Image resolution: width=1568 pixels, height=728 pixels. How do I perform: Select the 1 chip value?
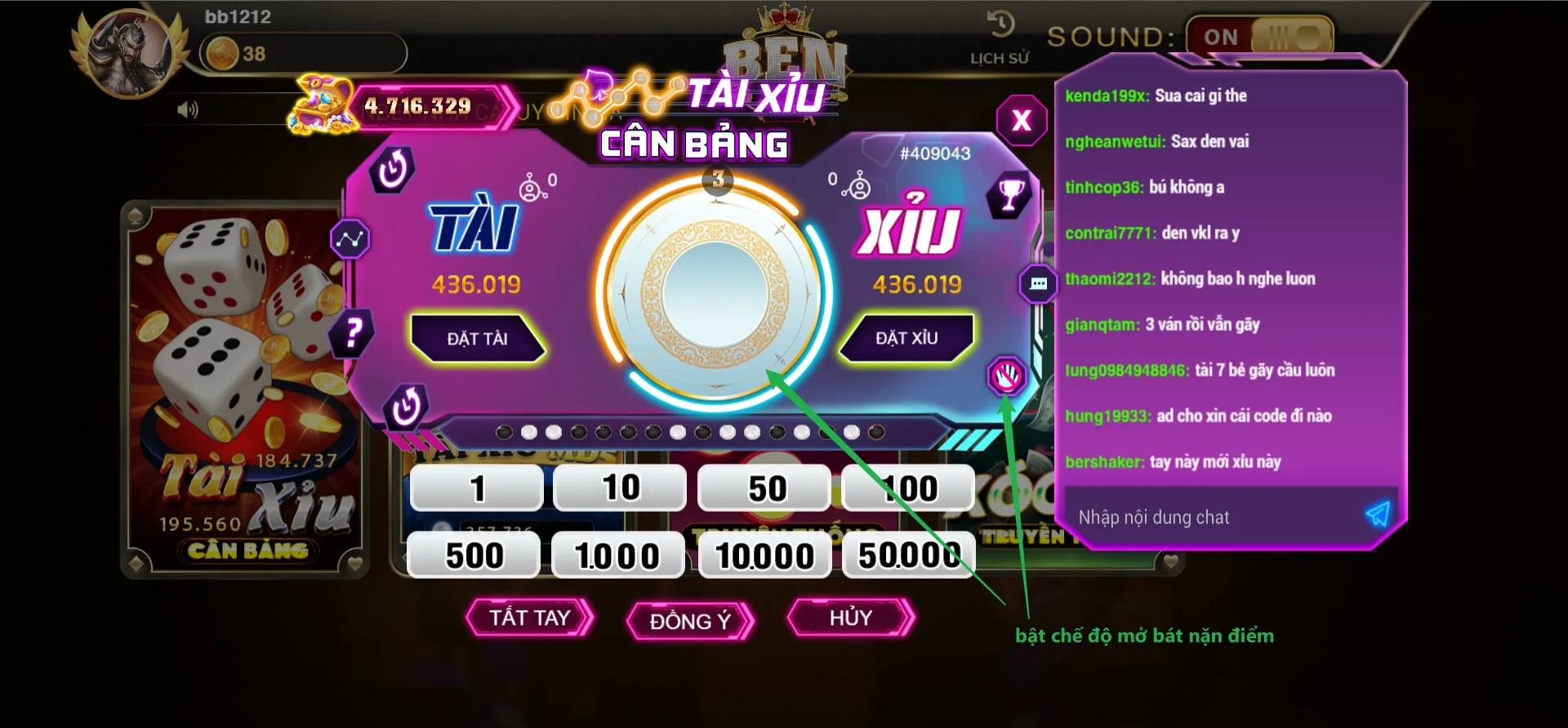(x=477, y=488)
